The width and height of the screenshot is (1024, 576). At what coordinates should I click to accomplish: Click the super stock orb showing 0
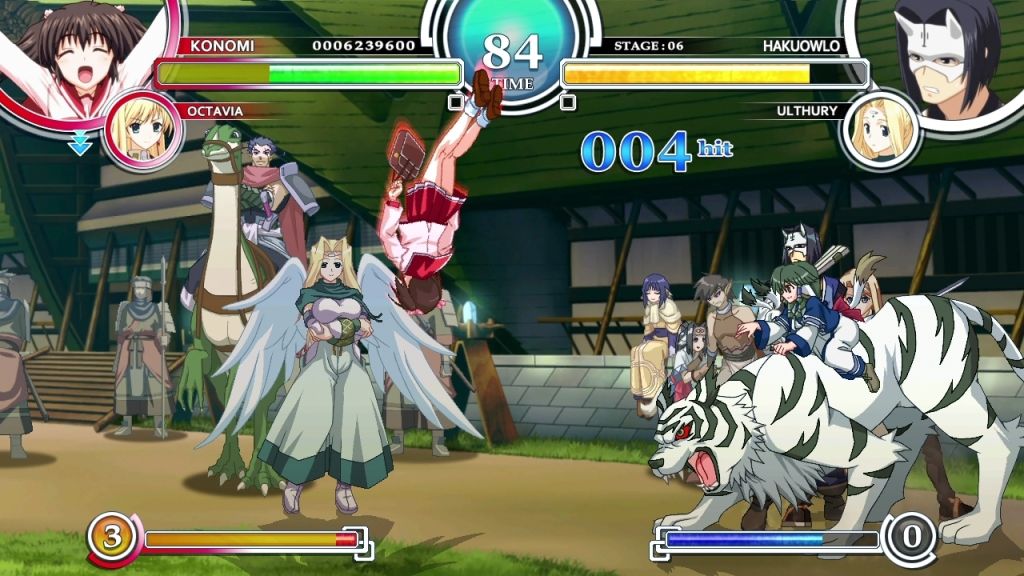[x=911, y=538]
